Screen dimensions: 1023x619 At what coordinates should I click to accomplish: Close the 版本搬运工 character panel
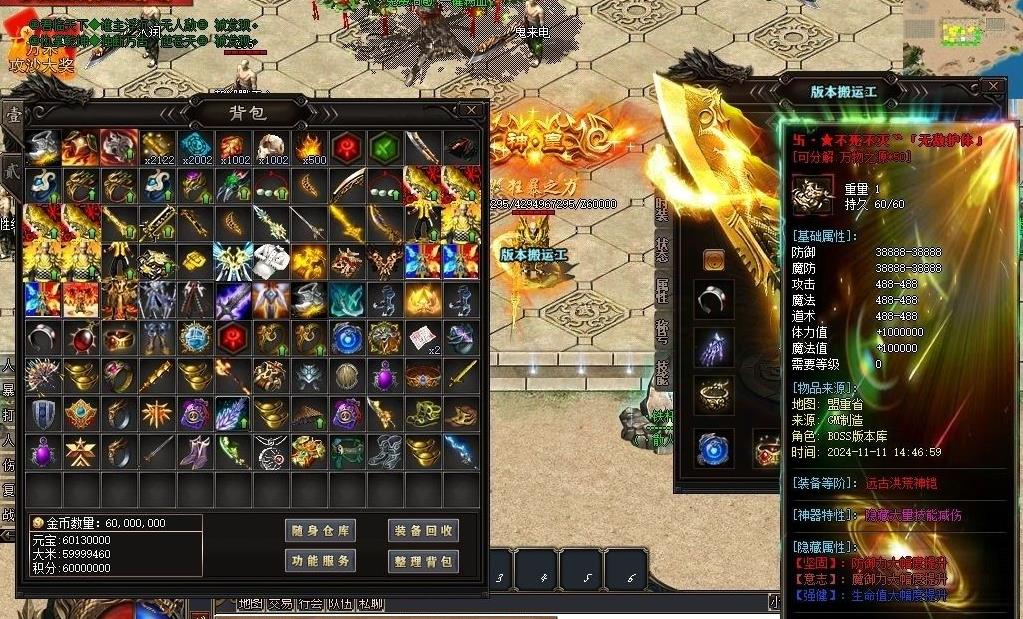point(992,87)
